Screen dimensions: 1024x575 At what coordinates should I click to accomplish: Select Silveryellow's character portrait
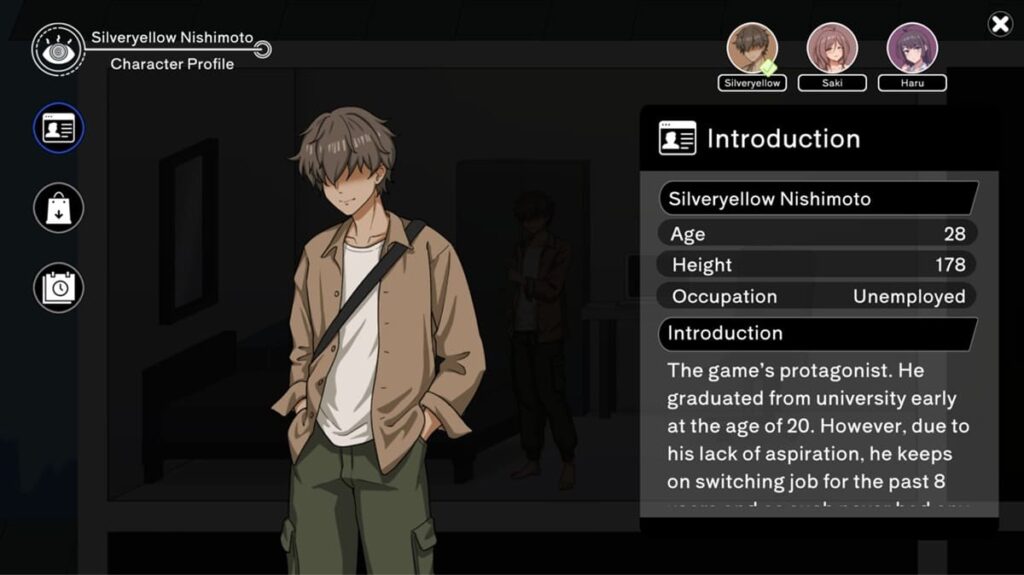tap(752, 48)
